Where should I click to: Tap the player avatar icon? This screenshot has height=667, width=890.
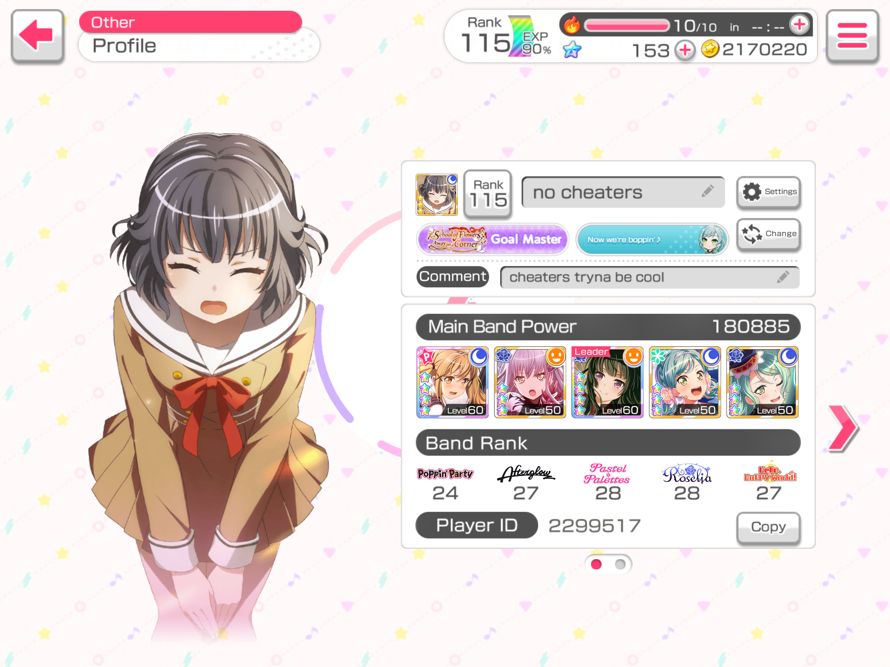pyautogui.click(x=437, y=194)
